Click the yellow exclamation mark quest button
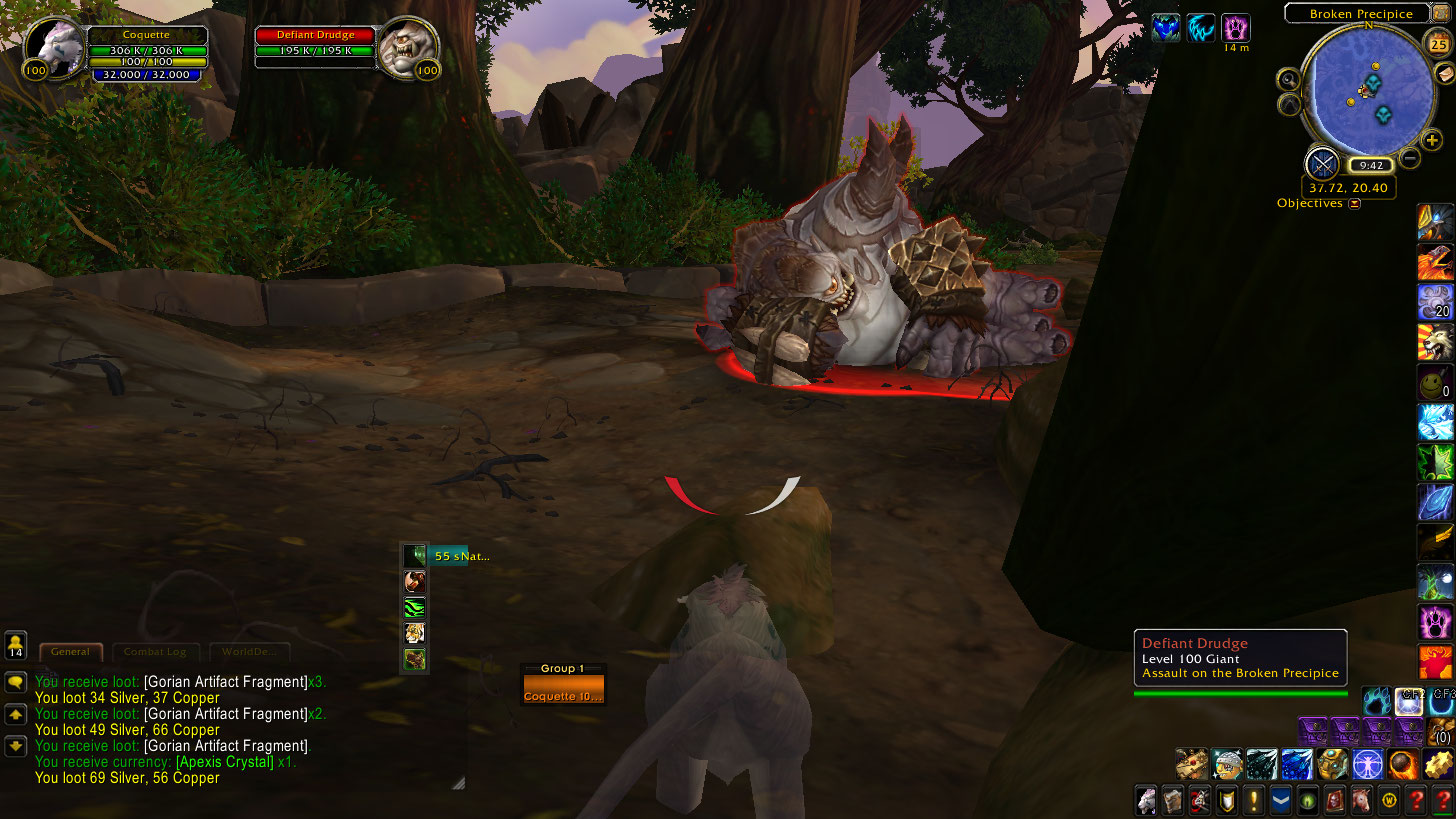Viewport: 1456px width, 819px height. click(x=1254, y=800)
